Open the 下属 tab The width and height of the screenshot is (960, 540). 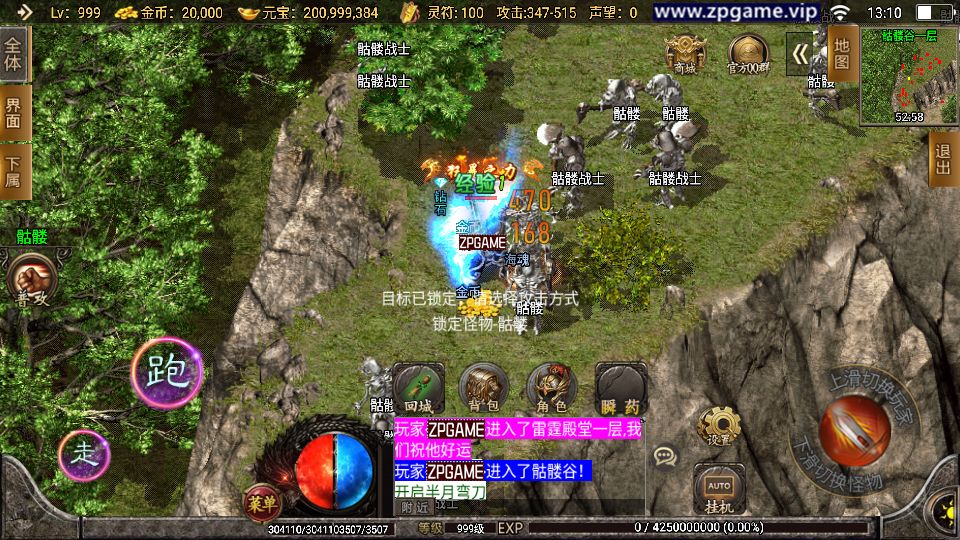(x=14, y=172)
